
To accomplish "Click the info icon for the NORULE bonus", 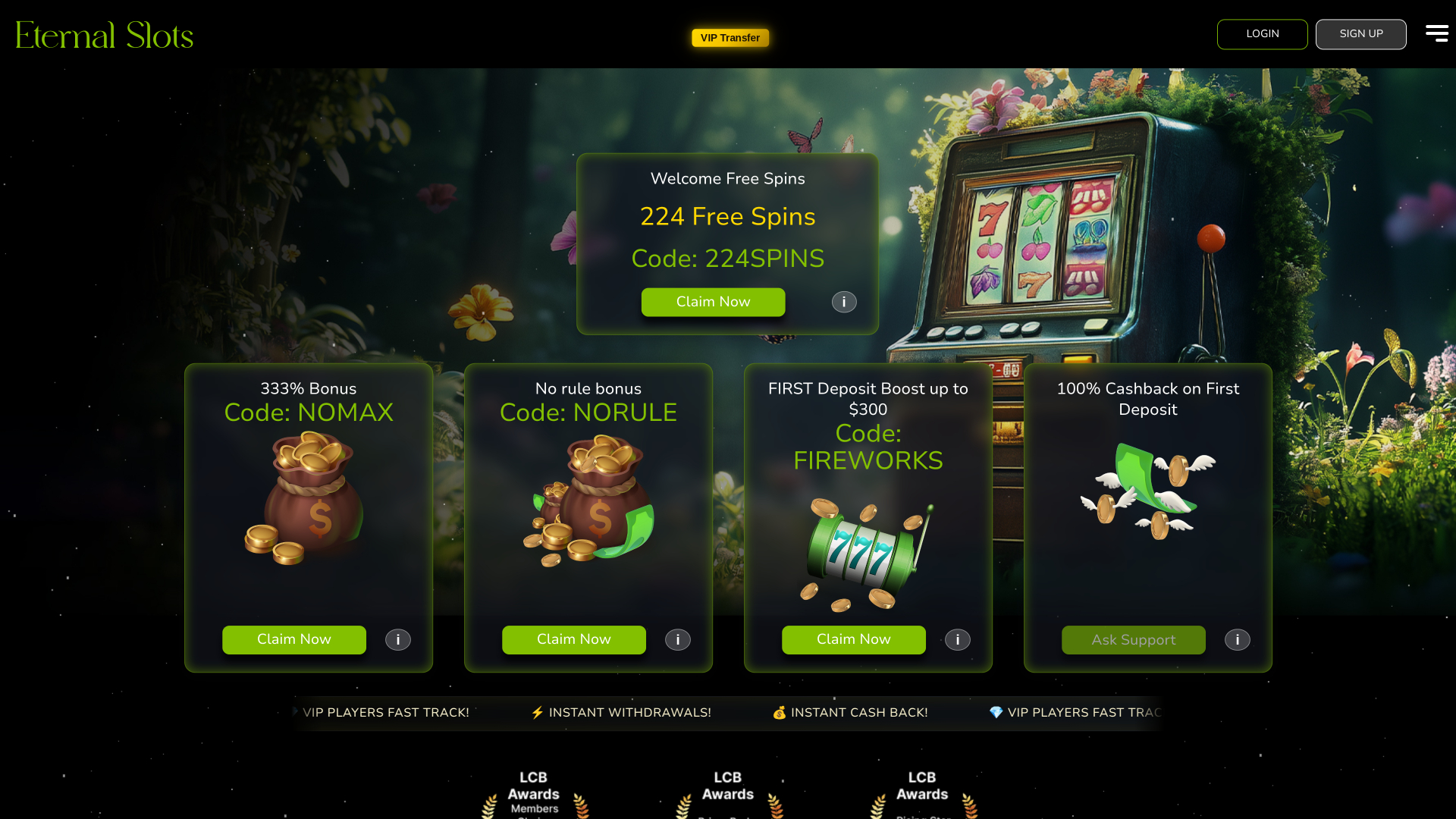I will [x=677, y=639].
